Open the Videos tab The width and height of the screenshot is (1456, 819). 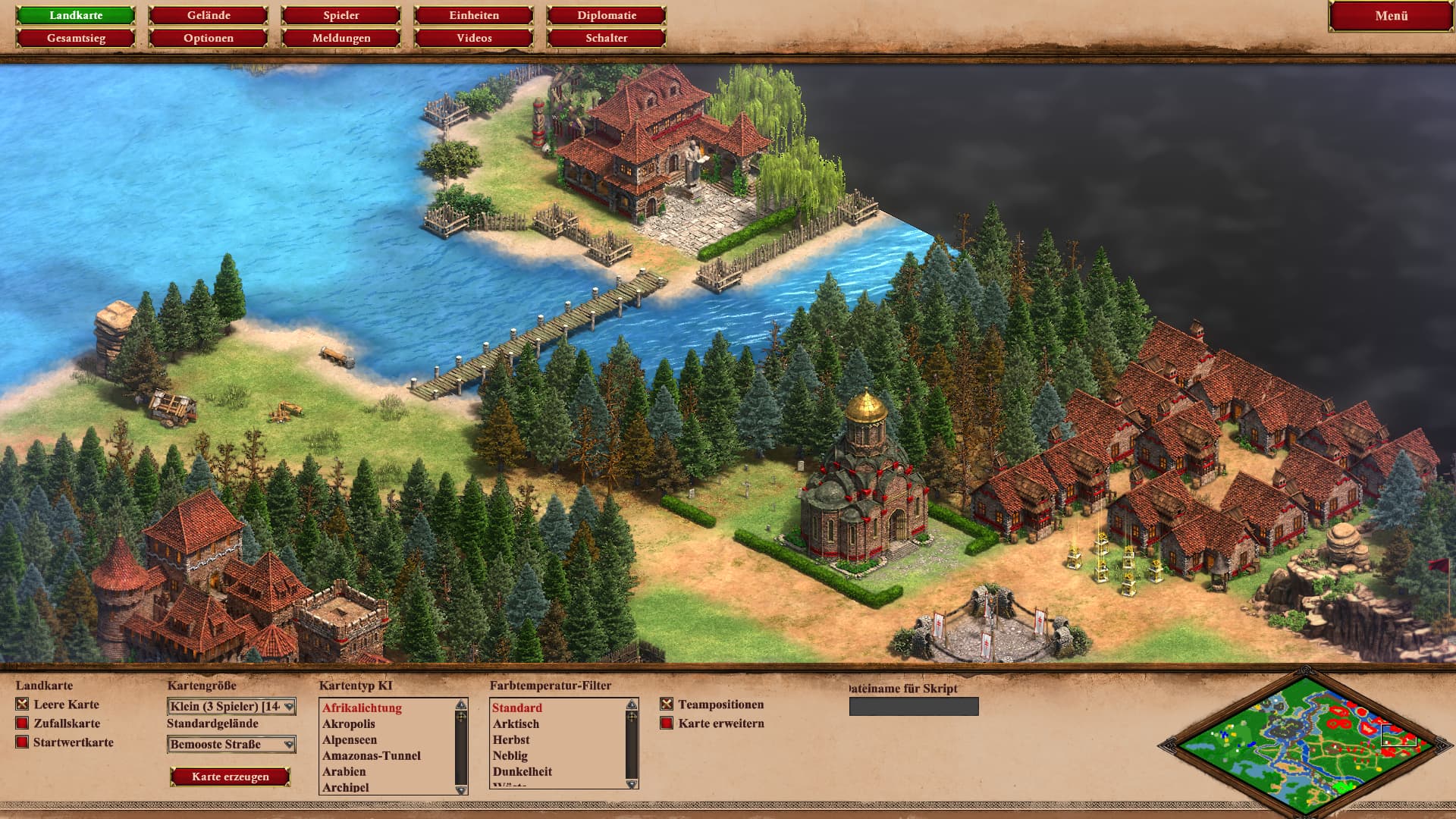tap(474, 38)
